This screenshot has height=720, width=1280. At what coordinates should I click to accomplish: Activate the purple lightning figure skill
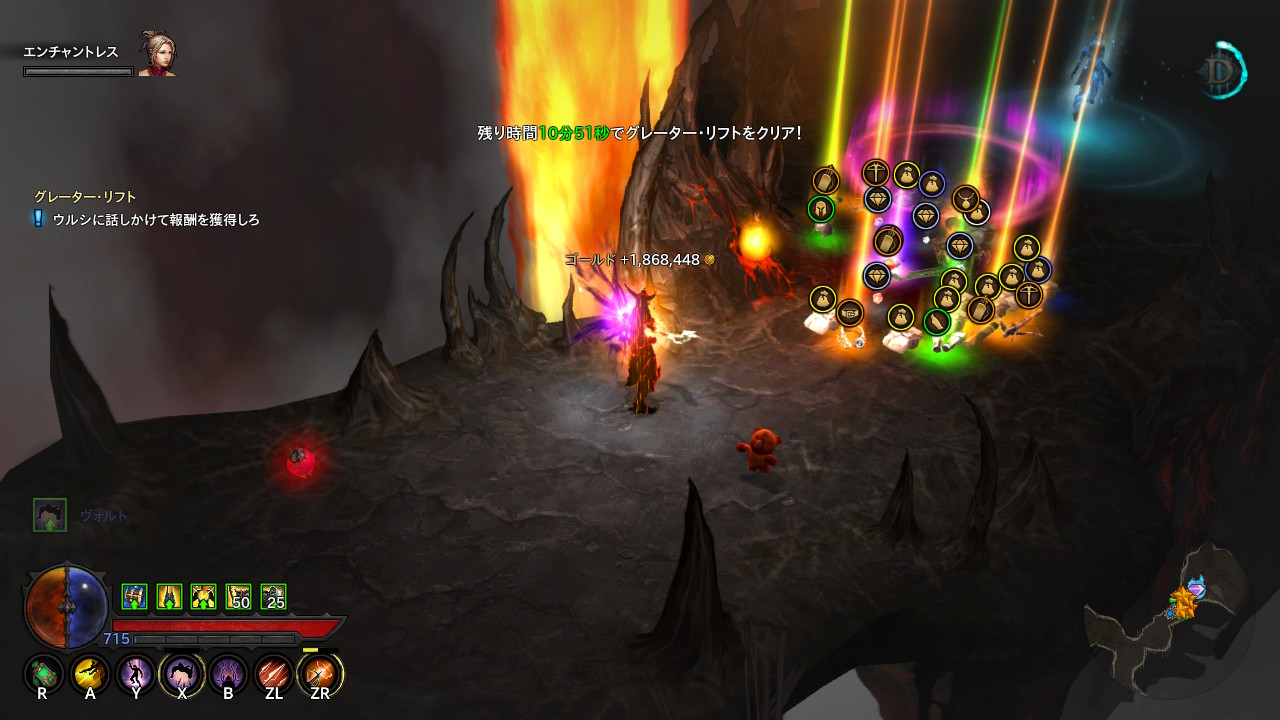coord(135,674)
